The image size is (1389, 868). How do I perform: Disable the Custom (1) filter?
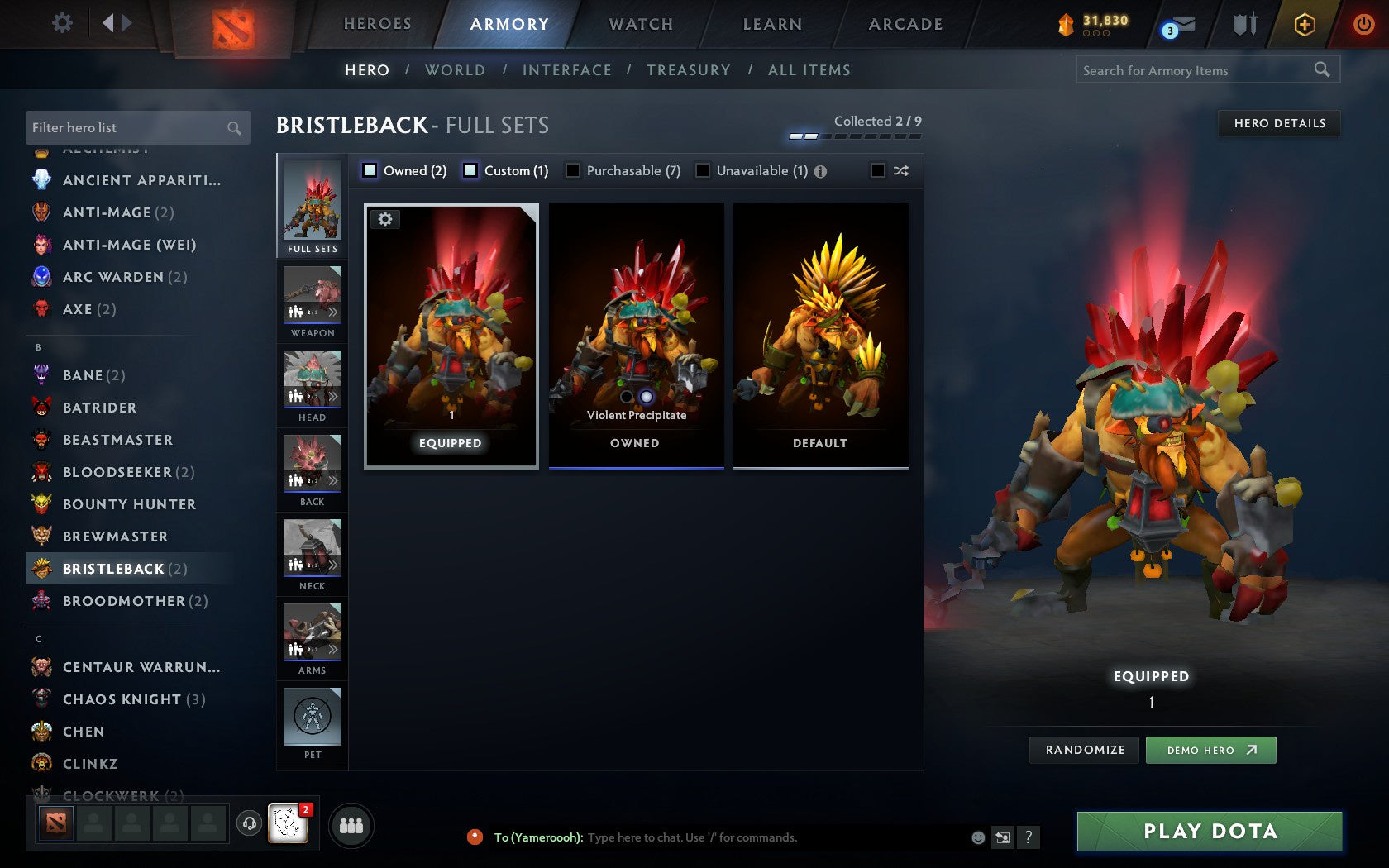[472, 170]
